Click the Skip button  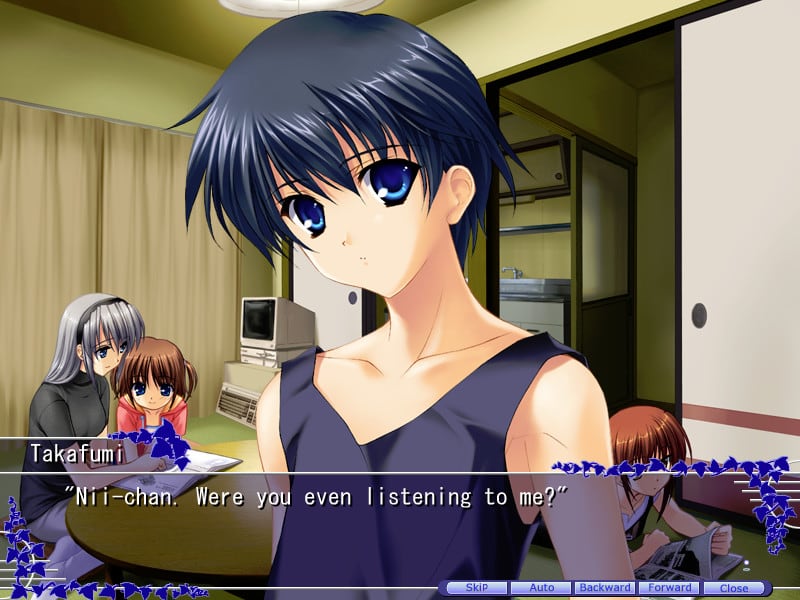(x=477, y=588)
